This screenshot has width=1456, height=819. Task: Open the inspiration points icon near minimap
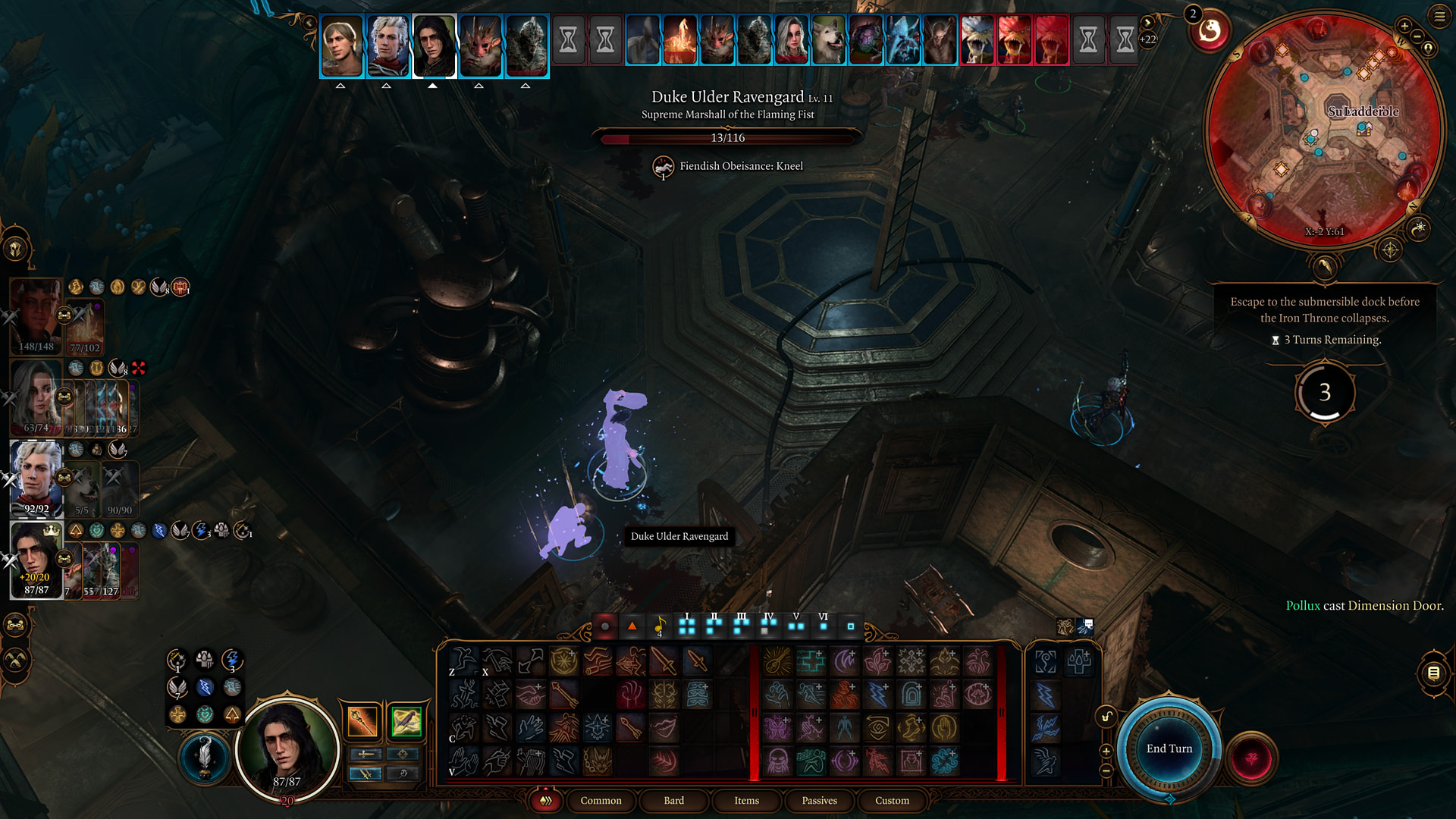click(x=1209, y=30)
